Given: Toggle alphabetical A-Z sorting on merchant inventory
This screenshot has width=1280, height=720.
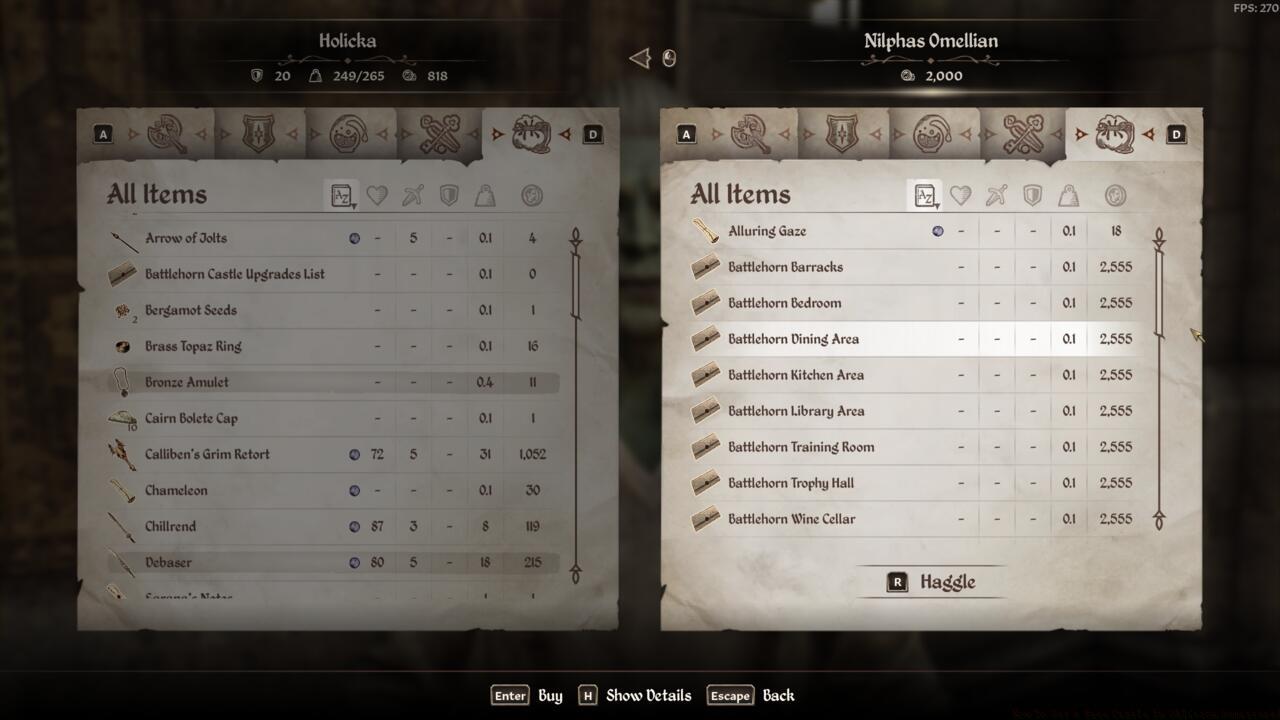Looking at the screenshot, I should click(925, 197).
